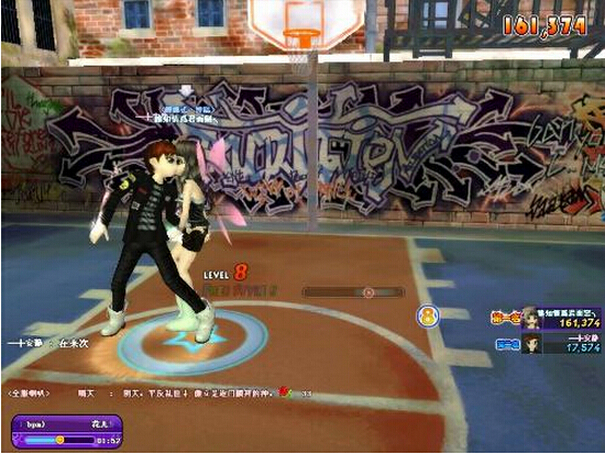Viewport: 605px width, 453px height.
Task: Click the all-server chat message line
Action: 160,393
